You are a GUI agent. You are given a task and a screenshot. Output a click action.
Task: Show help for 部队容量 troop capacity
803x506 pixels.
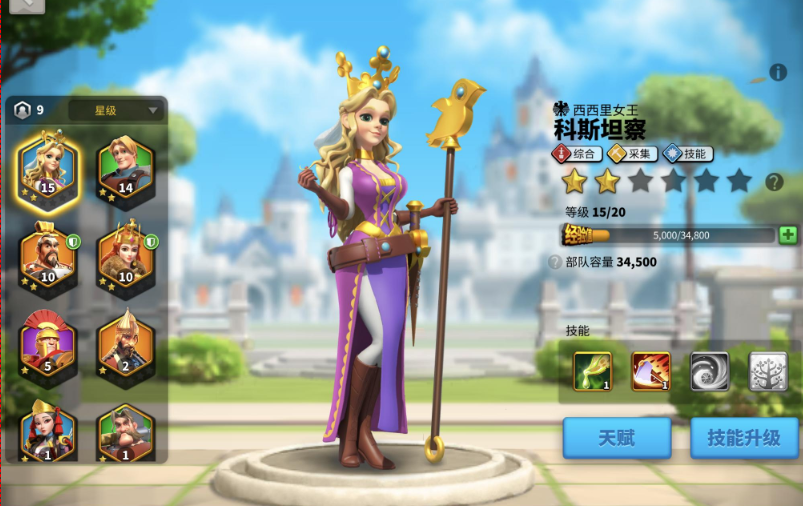(x=555, y=262)
